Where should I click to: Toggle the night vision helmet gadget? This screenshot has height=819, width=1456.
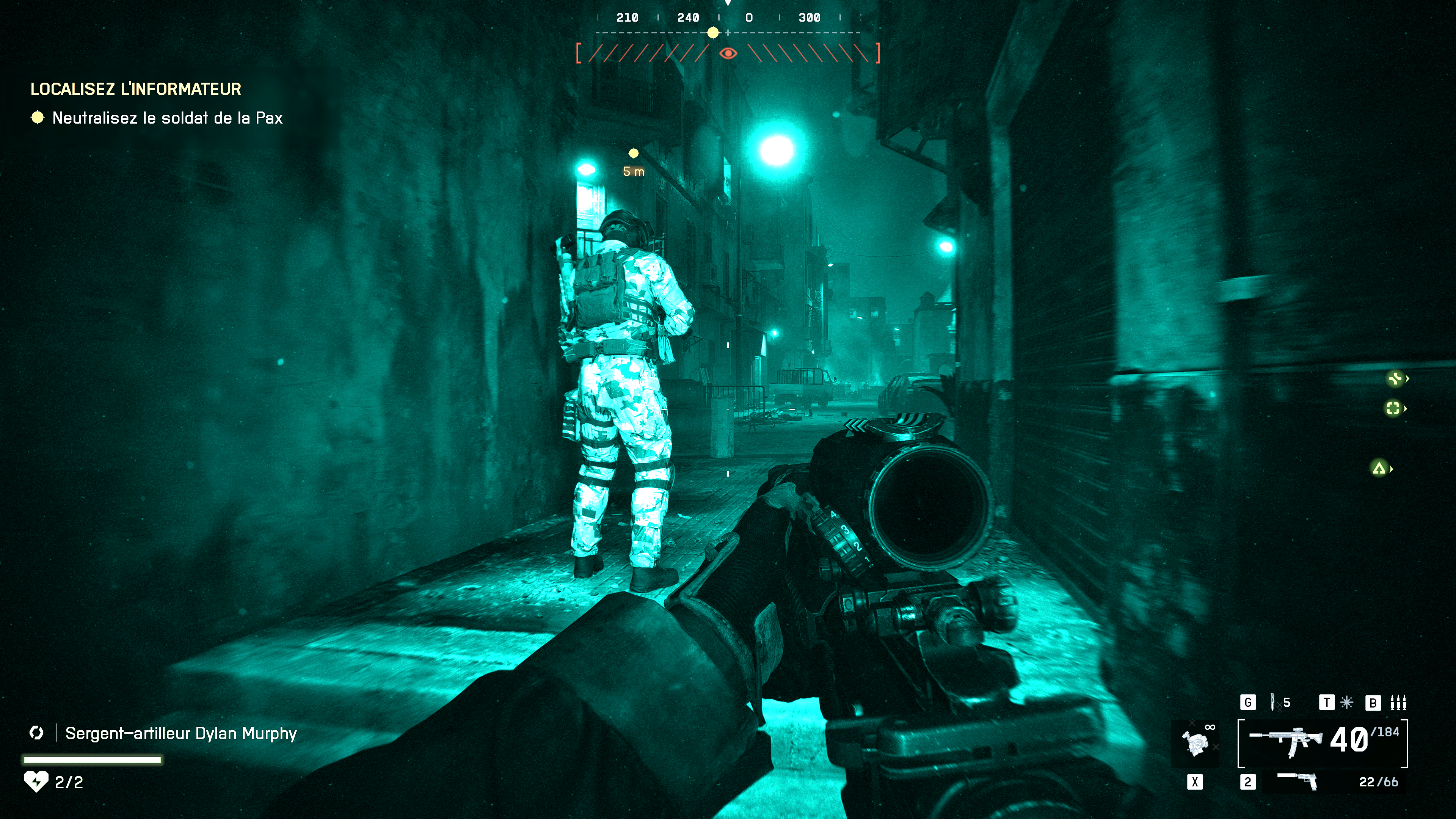tap(1196, 742)
